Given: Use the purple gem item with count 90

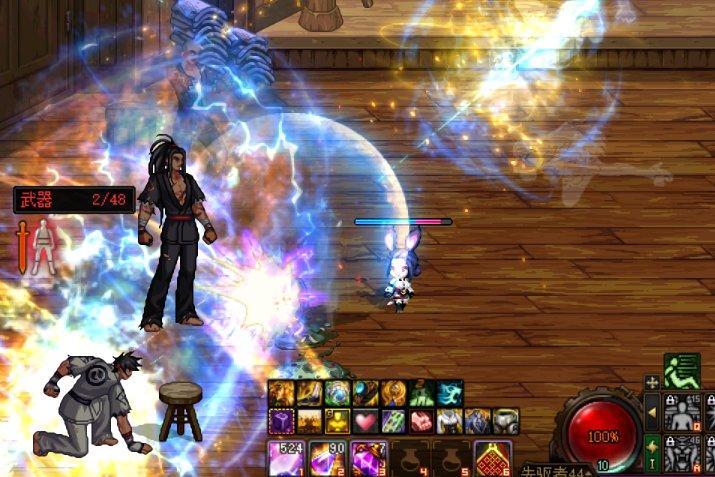Looking at the screenshot, I should coord(326,458).
